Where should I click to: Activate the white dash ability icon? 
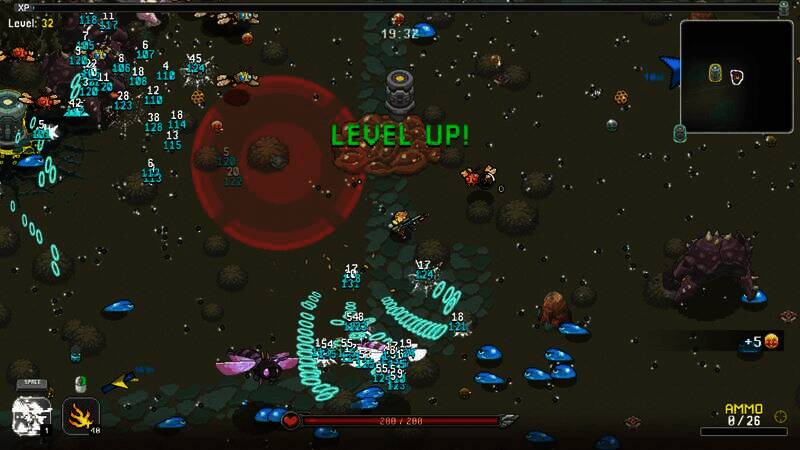click(x=30, y=414)
